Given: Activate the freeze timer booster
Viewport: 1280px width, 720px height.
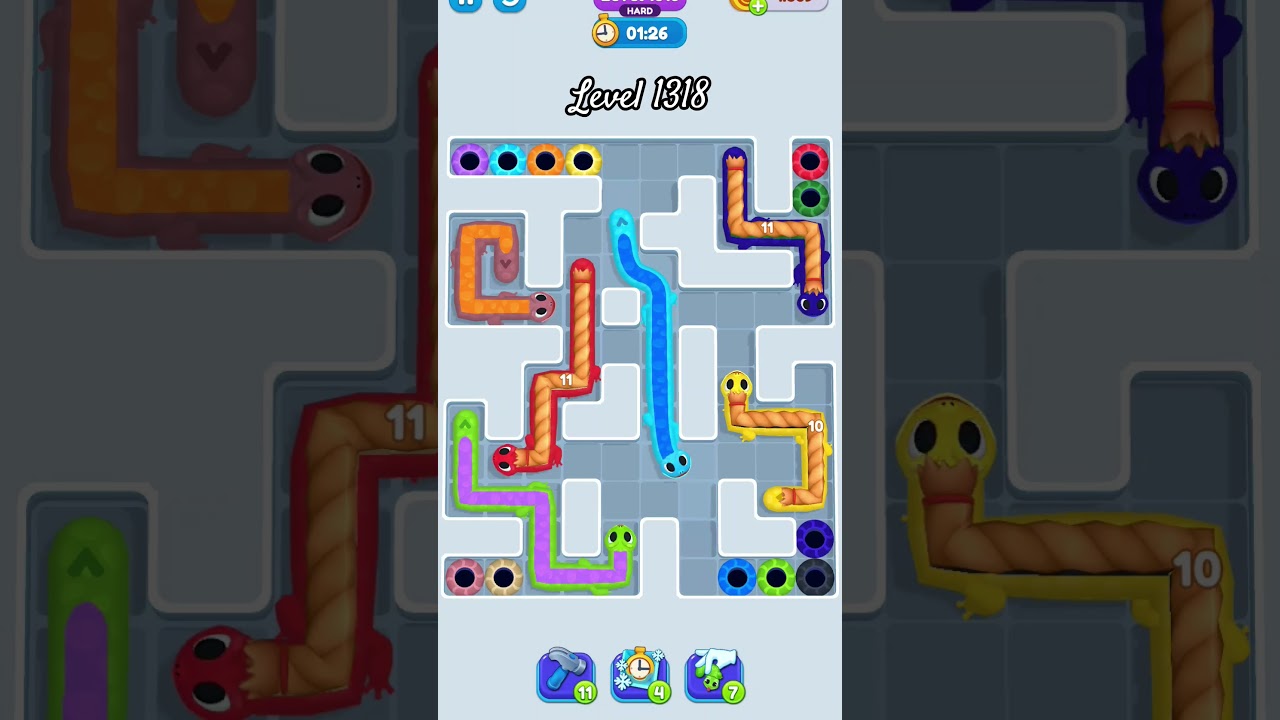Looking at the screenshot, I should point(640,675).
